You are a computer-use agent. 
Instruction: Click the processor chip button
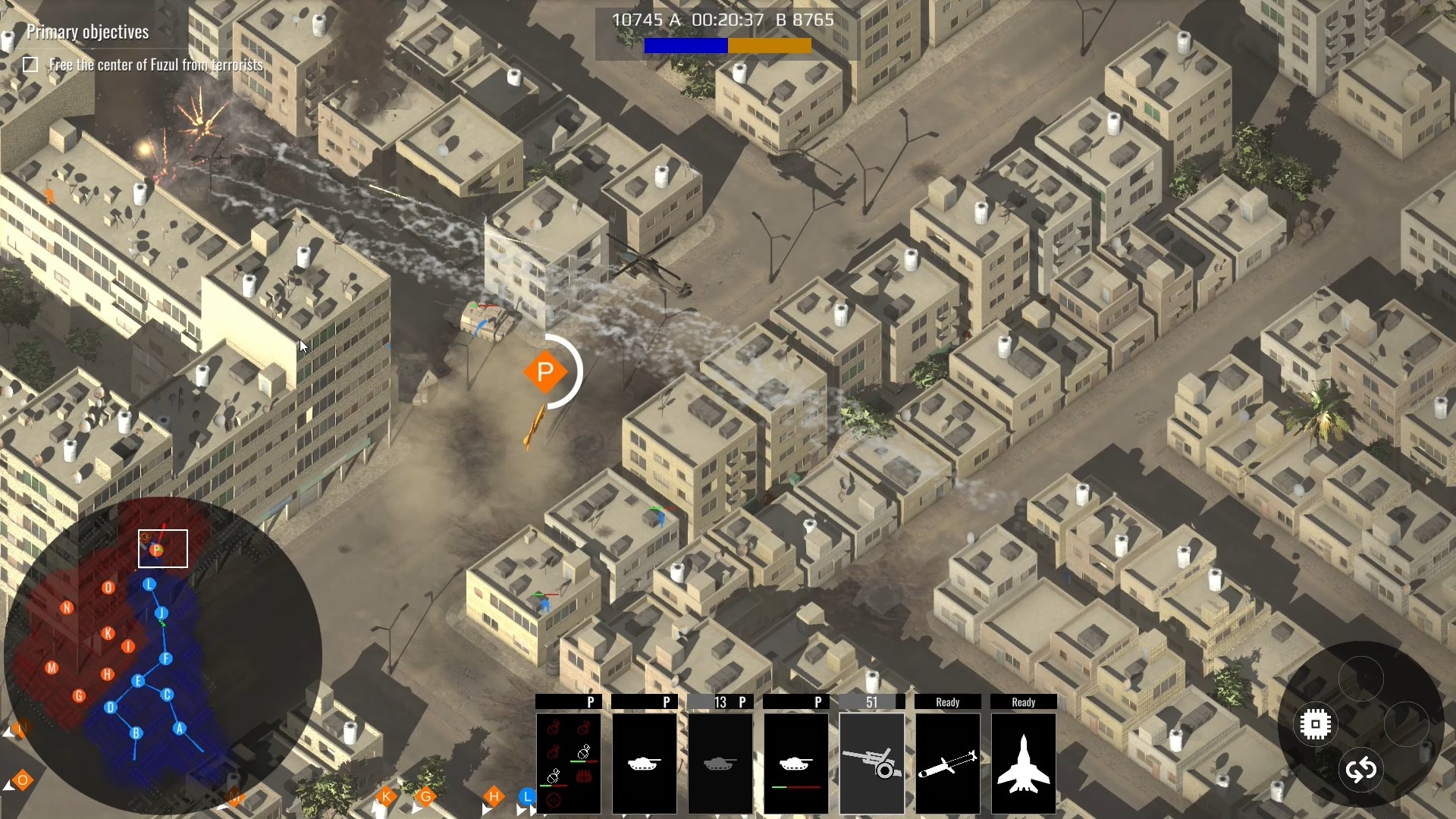1316,724
